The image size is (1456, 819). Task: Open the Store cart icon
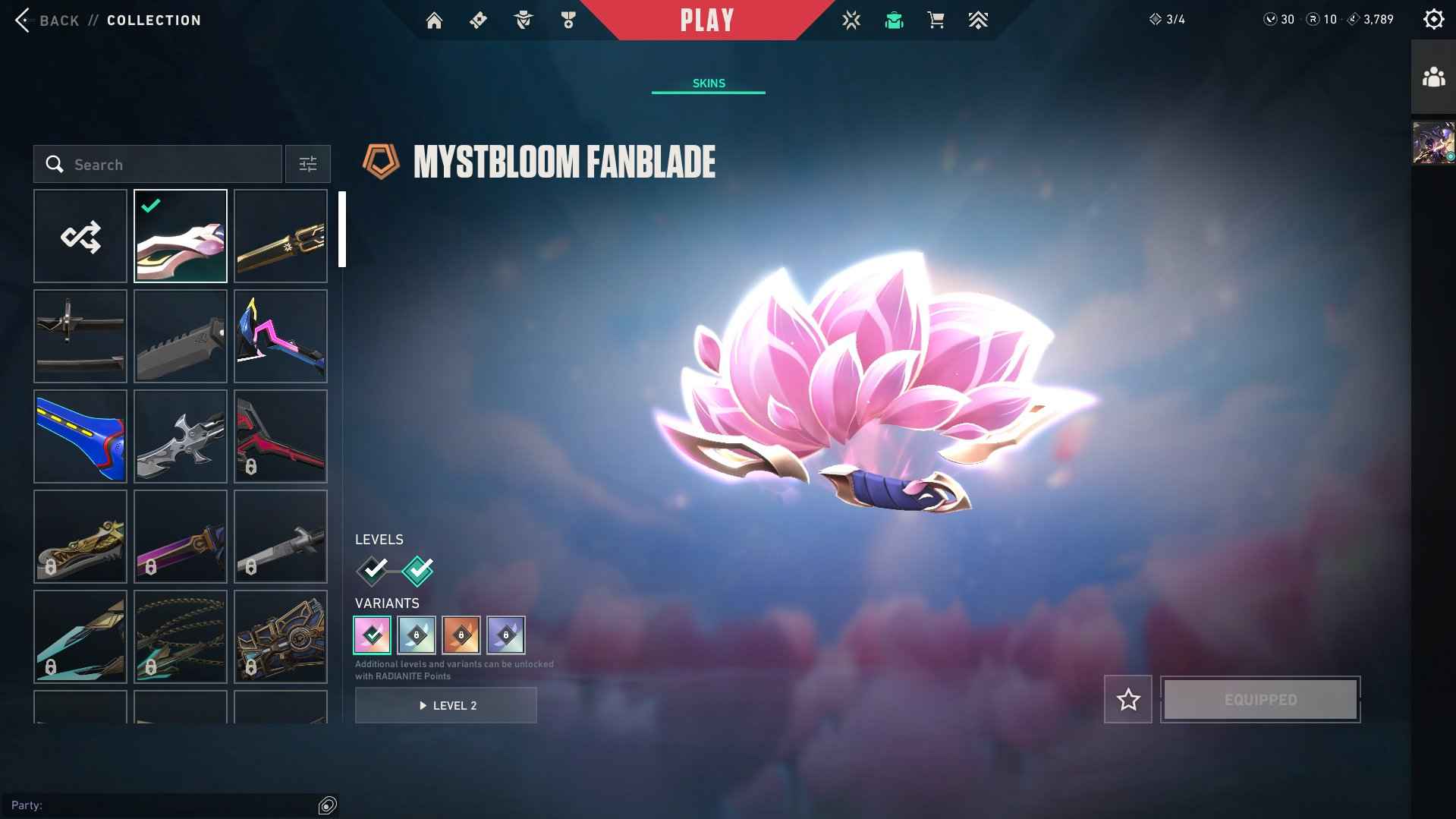(935, 20)
